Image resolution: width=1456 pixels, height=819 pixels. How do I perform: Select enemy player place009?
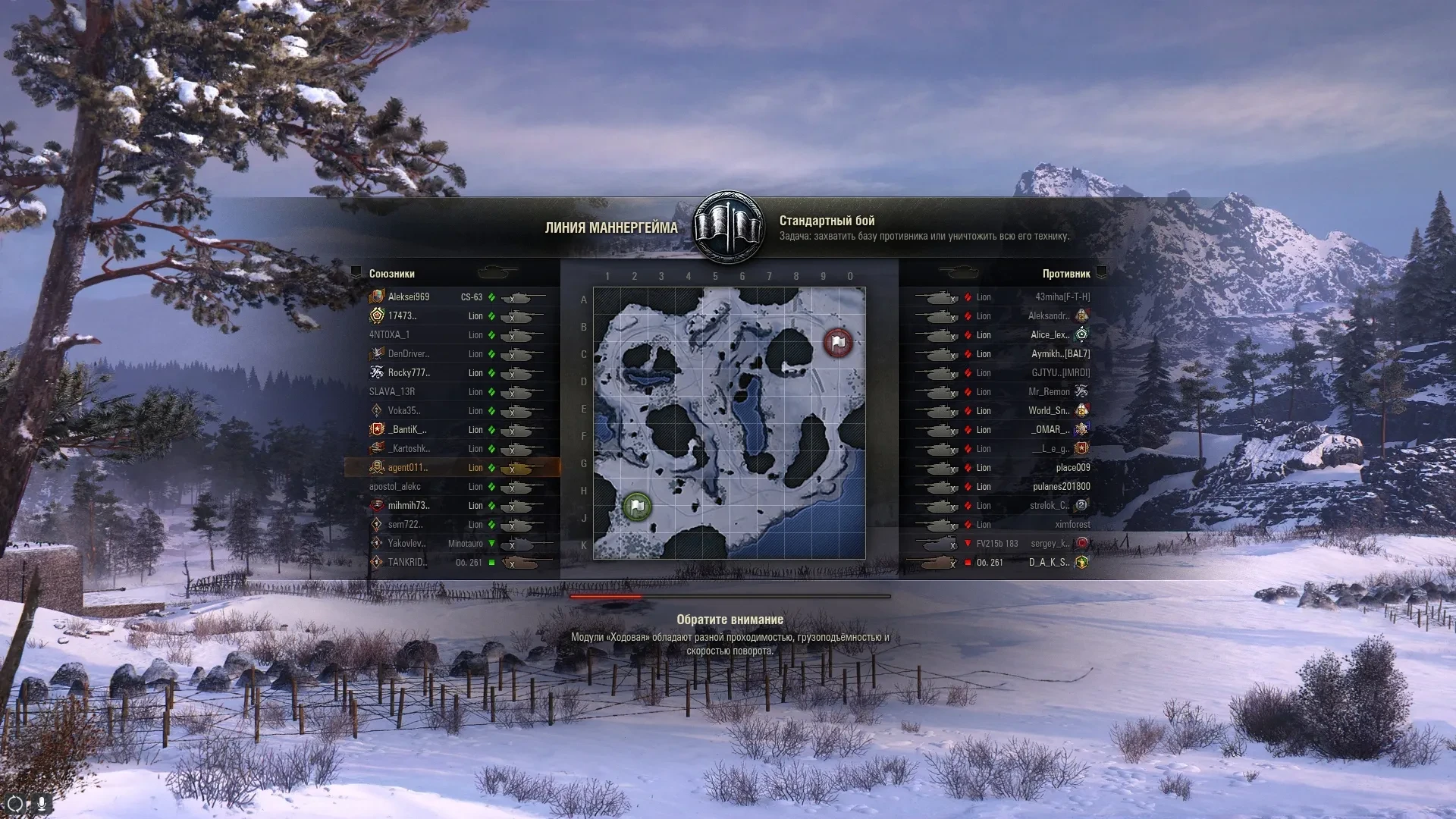point(1072,468)
